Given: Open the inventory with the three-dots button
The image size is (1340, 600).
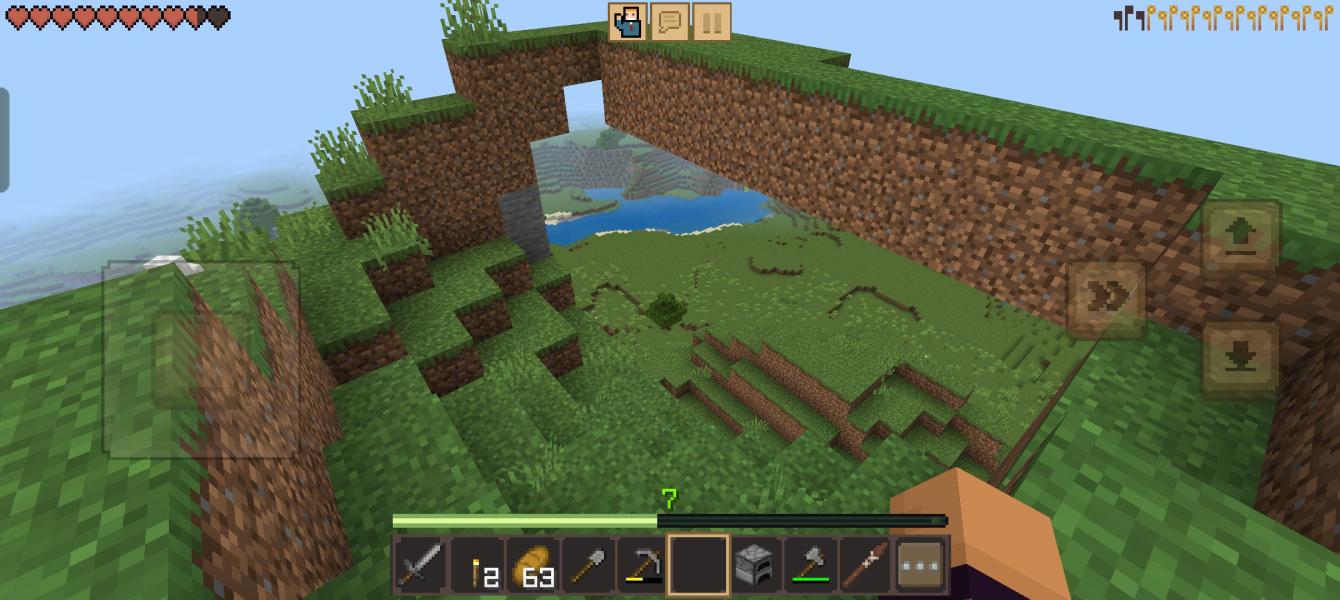Looking at the screenshot, I should (x=921, y=567).
